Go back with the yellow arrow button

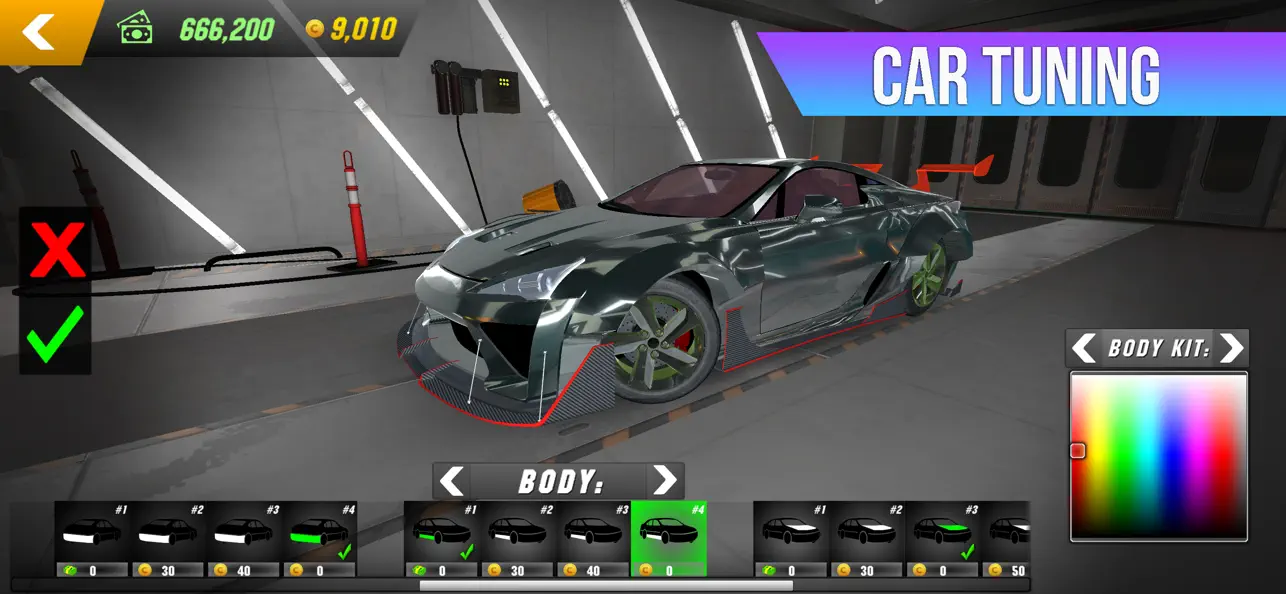point(40,31)
